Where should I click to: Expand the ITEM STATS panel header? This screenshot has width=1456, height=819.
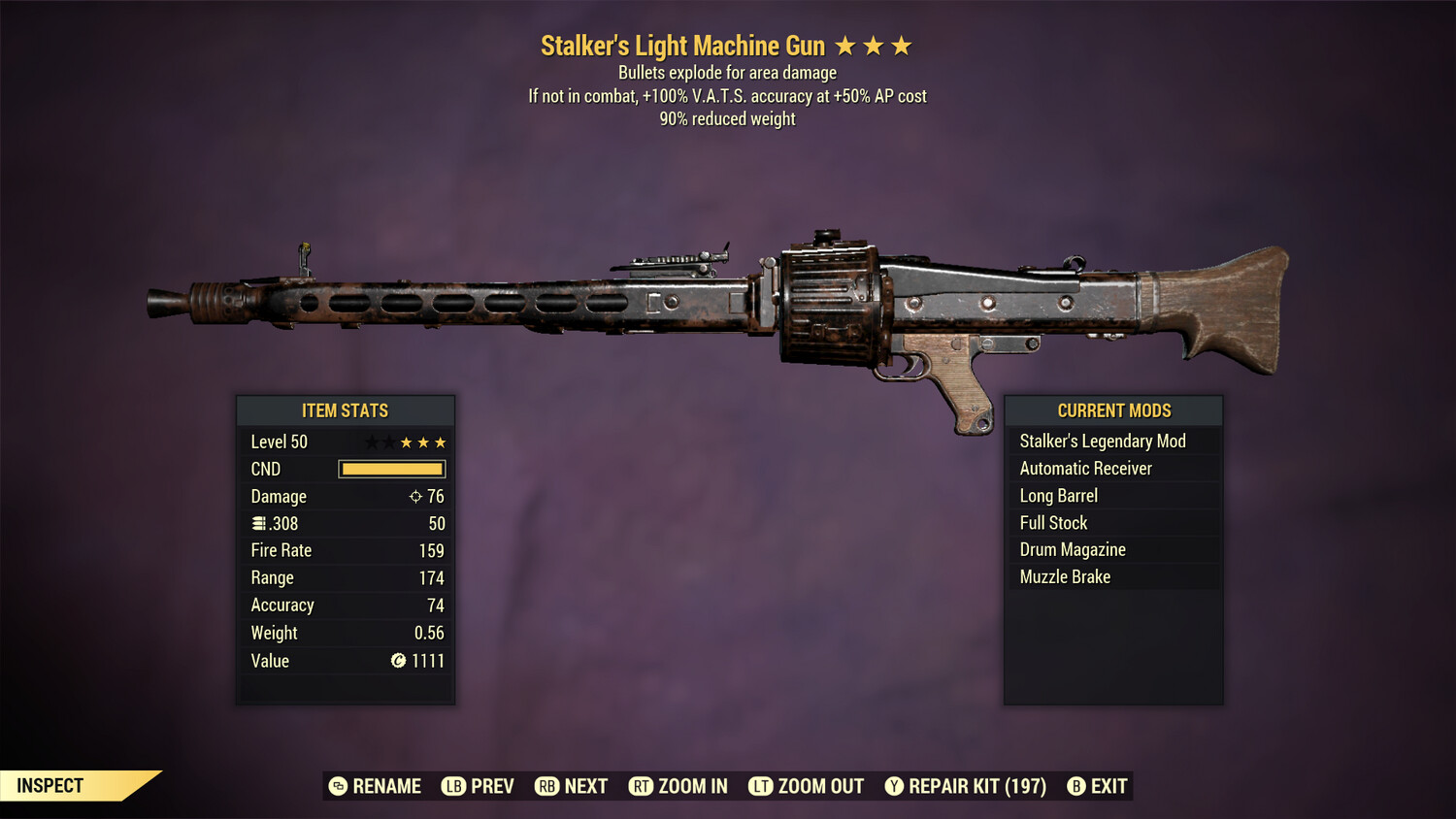(346, 410)
